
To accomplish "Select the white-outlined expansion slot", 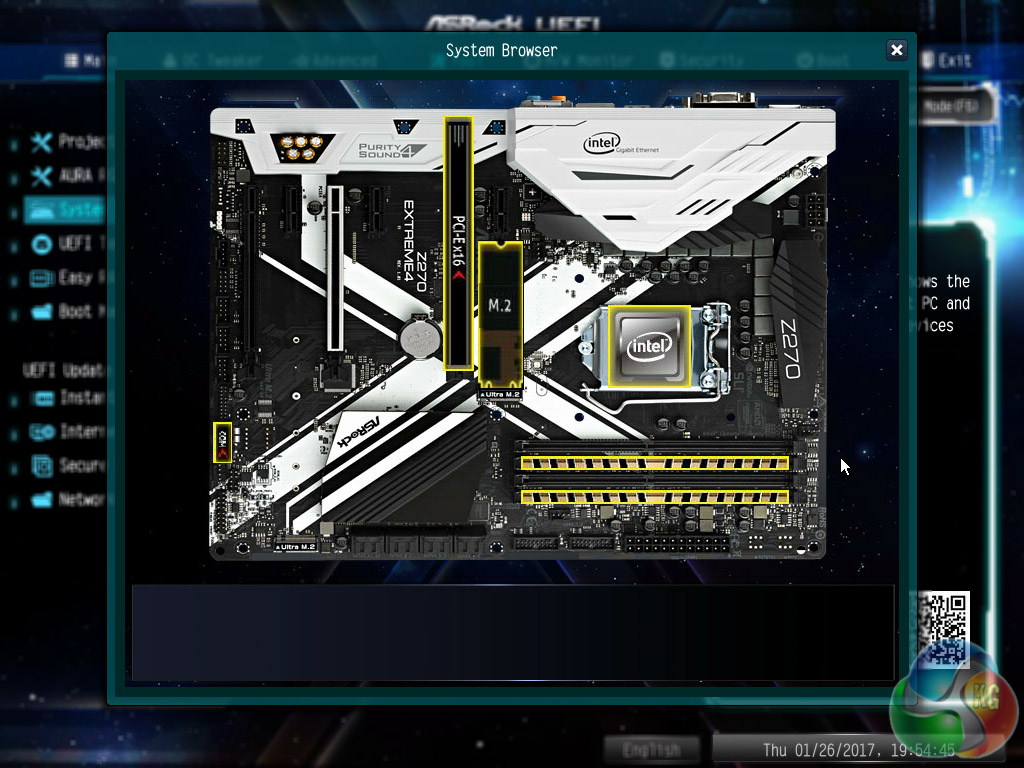I will tap(336, 267).
